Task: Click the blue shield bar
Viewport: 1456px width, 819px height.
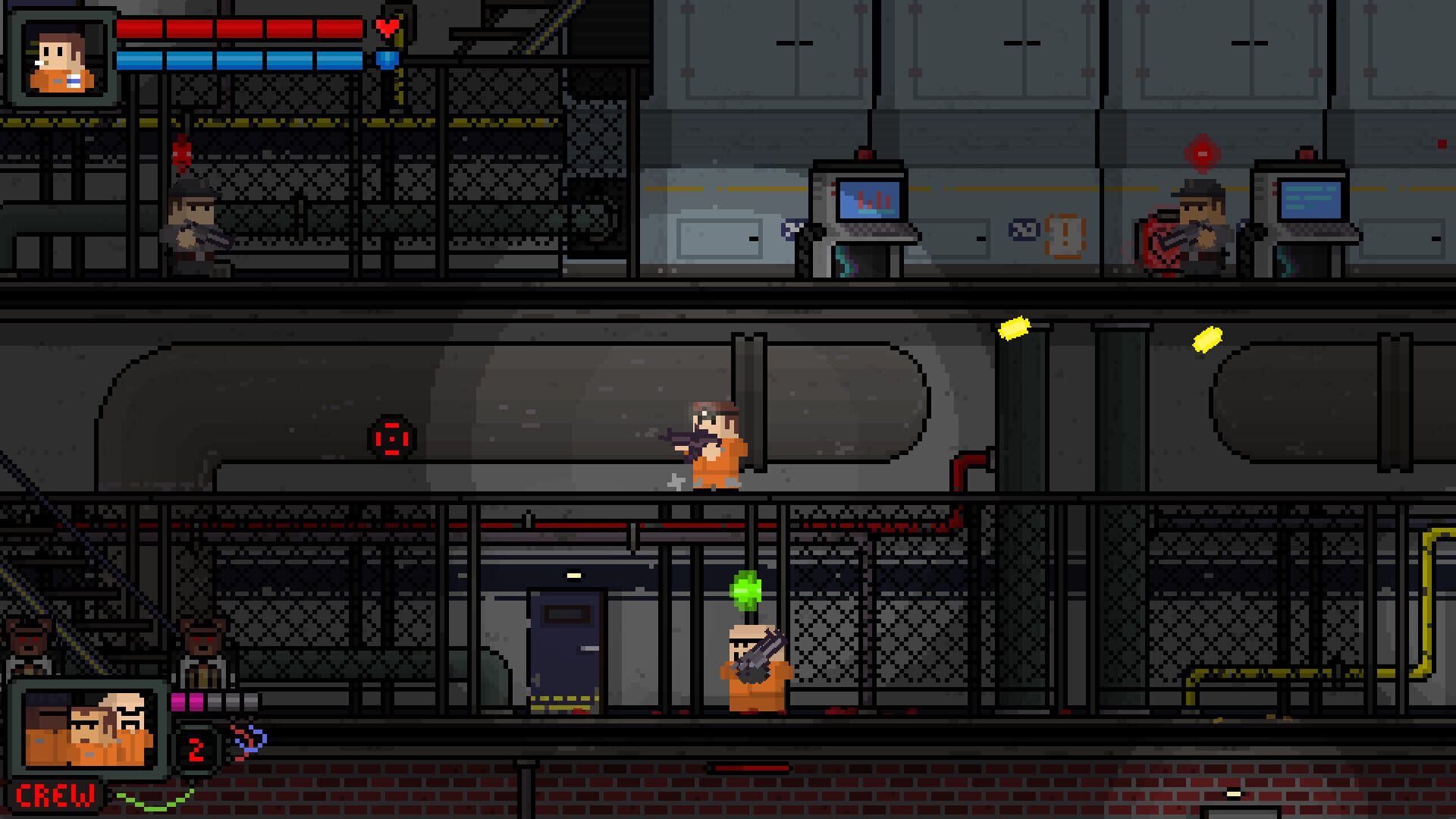Action: pos(243,59)
